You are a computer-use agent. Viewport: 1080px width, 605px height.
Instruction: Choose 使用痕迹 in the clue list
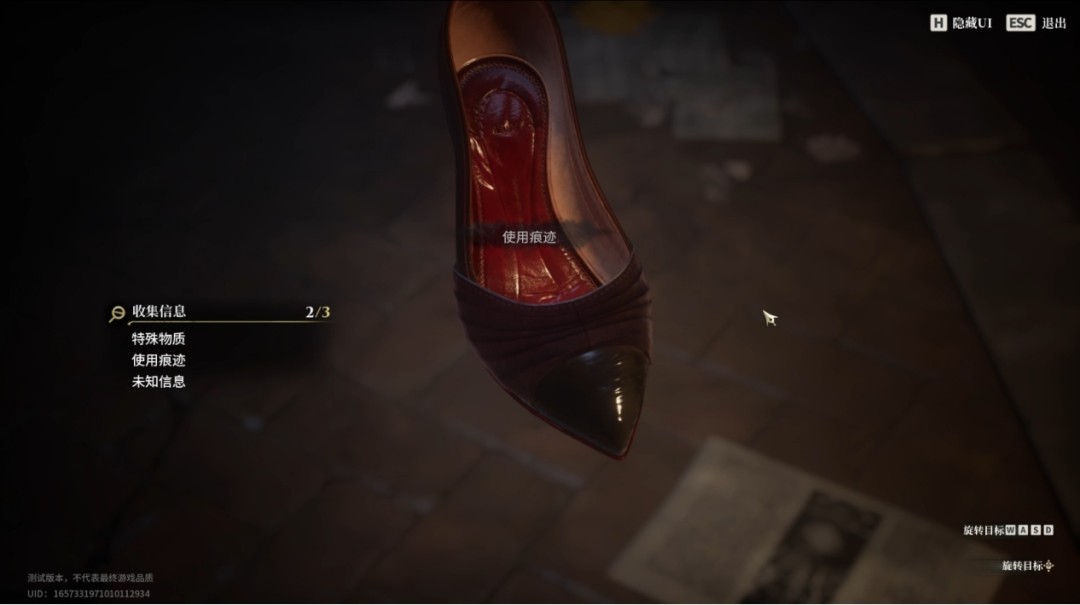coord(158,360)
